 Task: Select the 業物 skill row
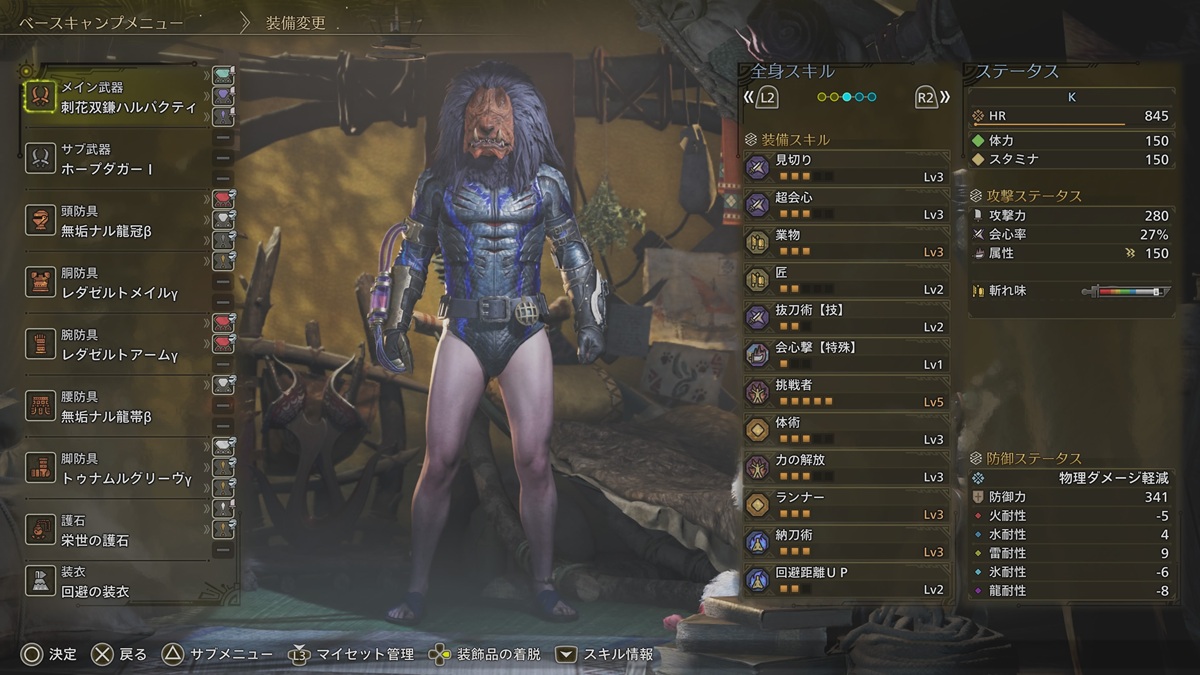tap(845, 242)
